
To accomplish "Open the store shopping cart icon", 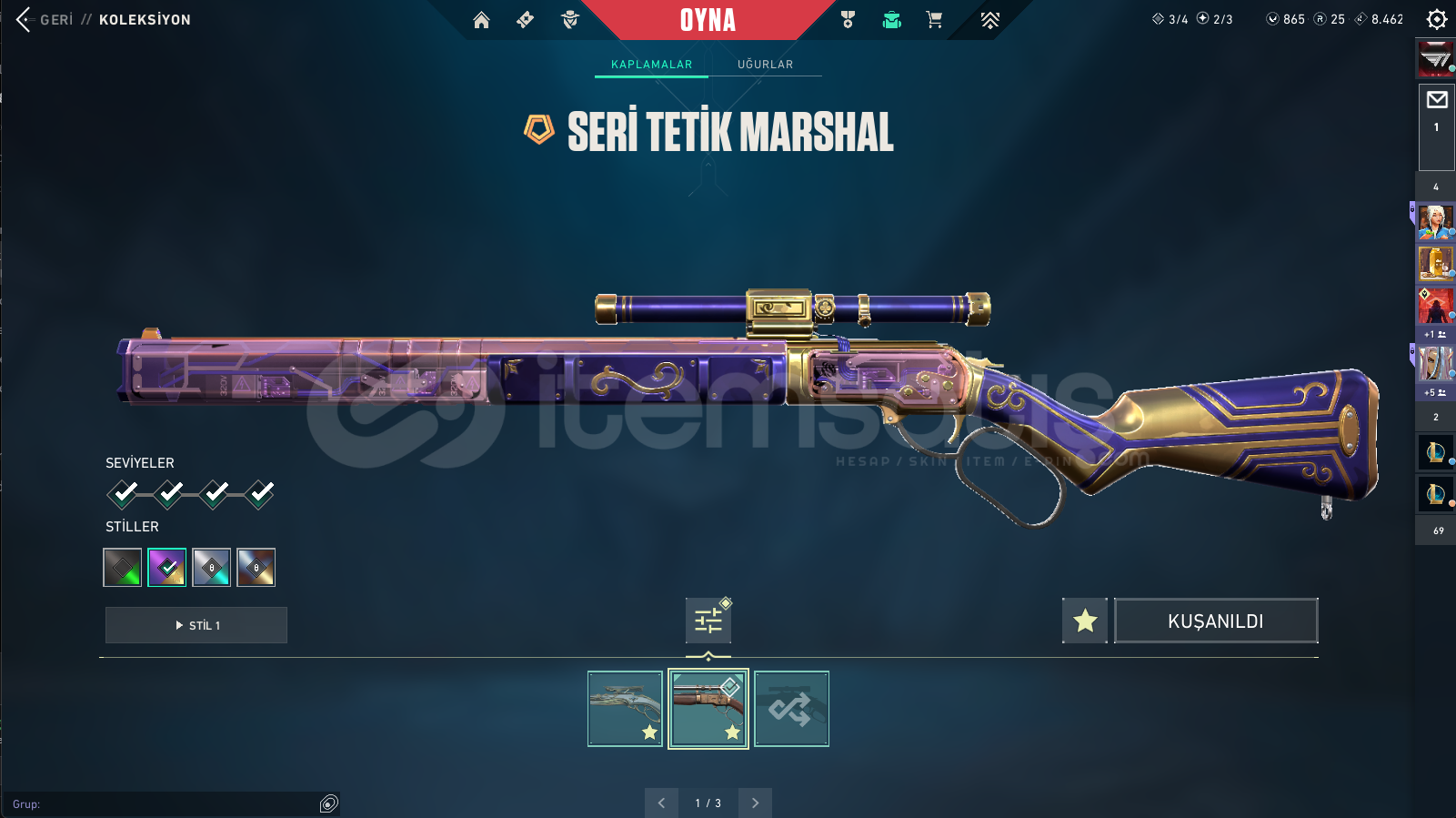I will (934, 20).
